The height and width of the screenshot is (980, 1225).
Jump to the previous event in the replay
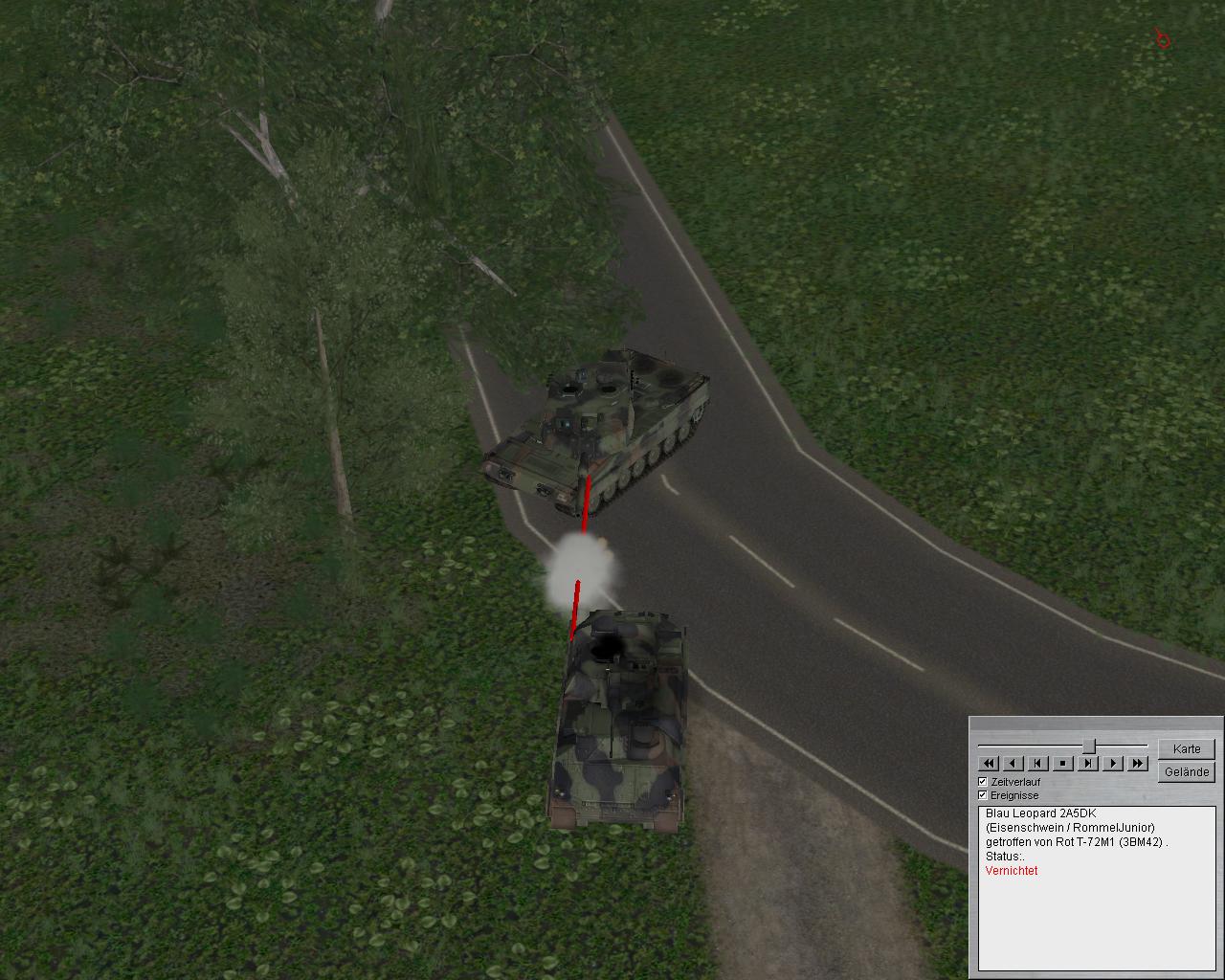[1038, 763]
